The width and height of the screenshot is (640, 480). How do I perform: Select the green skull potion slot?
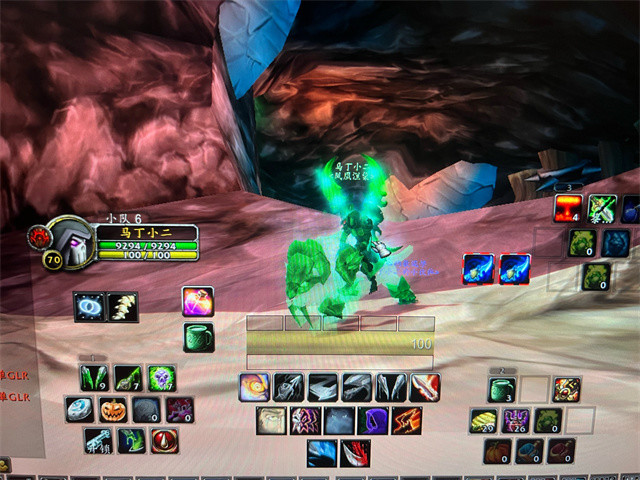pyautogui.click(x=162, y=378)
